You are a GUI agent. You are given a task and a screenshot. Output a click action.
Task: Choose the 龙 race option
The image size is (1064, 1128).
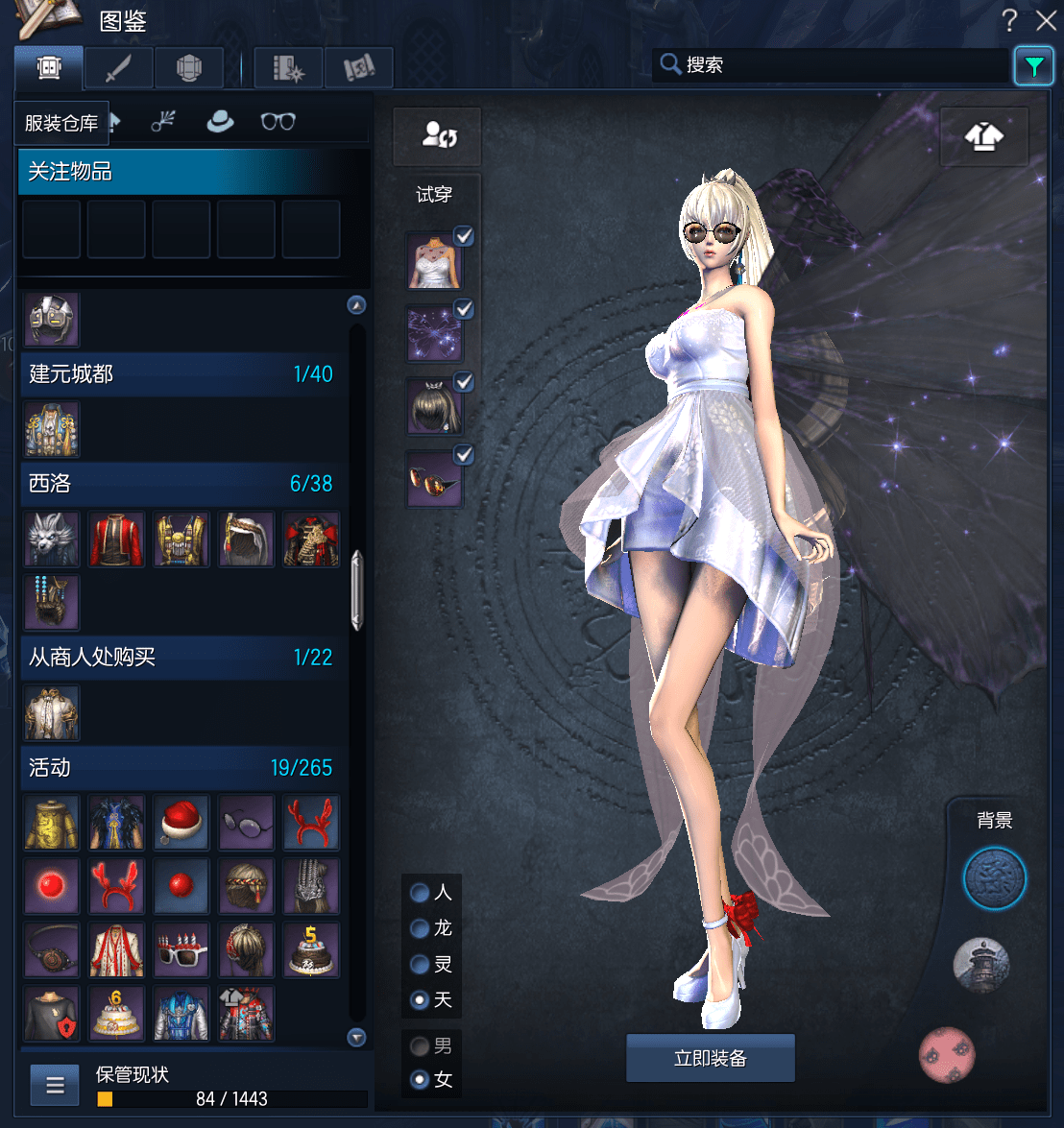(x=420, y=928)
